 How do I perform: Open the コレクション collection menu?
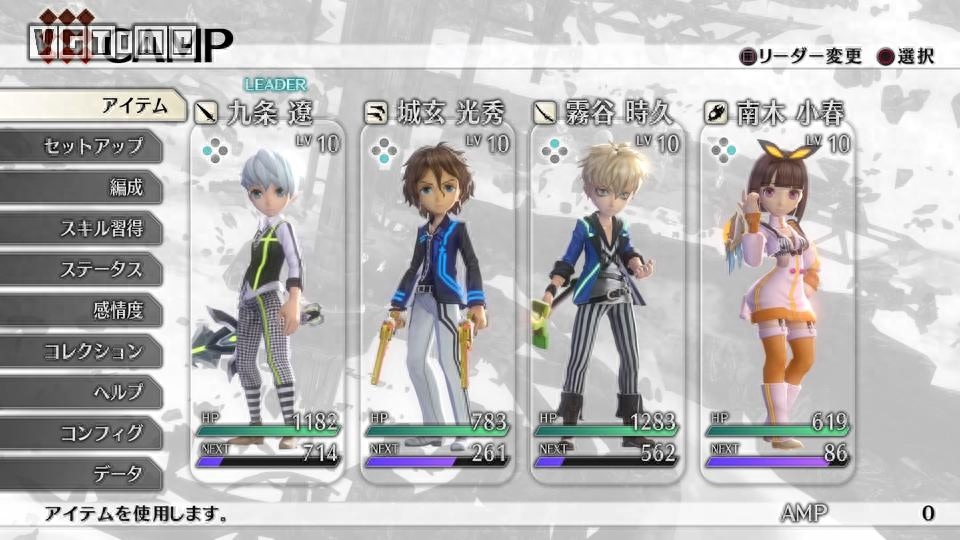tap(90, 351)
